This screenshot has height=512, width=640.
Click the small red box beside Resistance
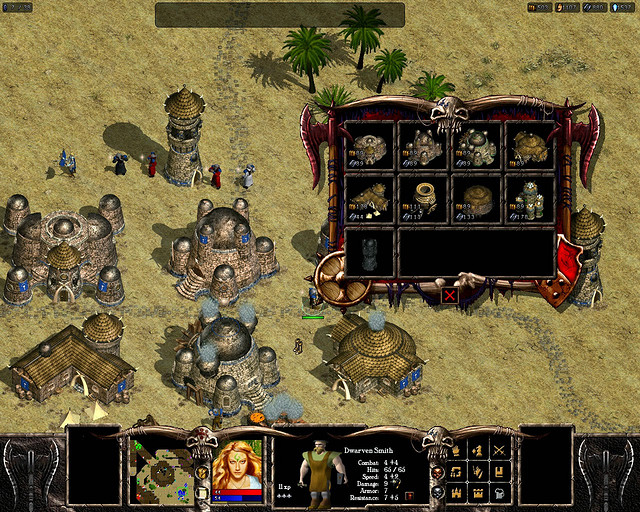409,495
